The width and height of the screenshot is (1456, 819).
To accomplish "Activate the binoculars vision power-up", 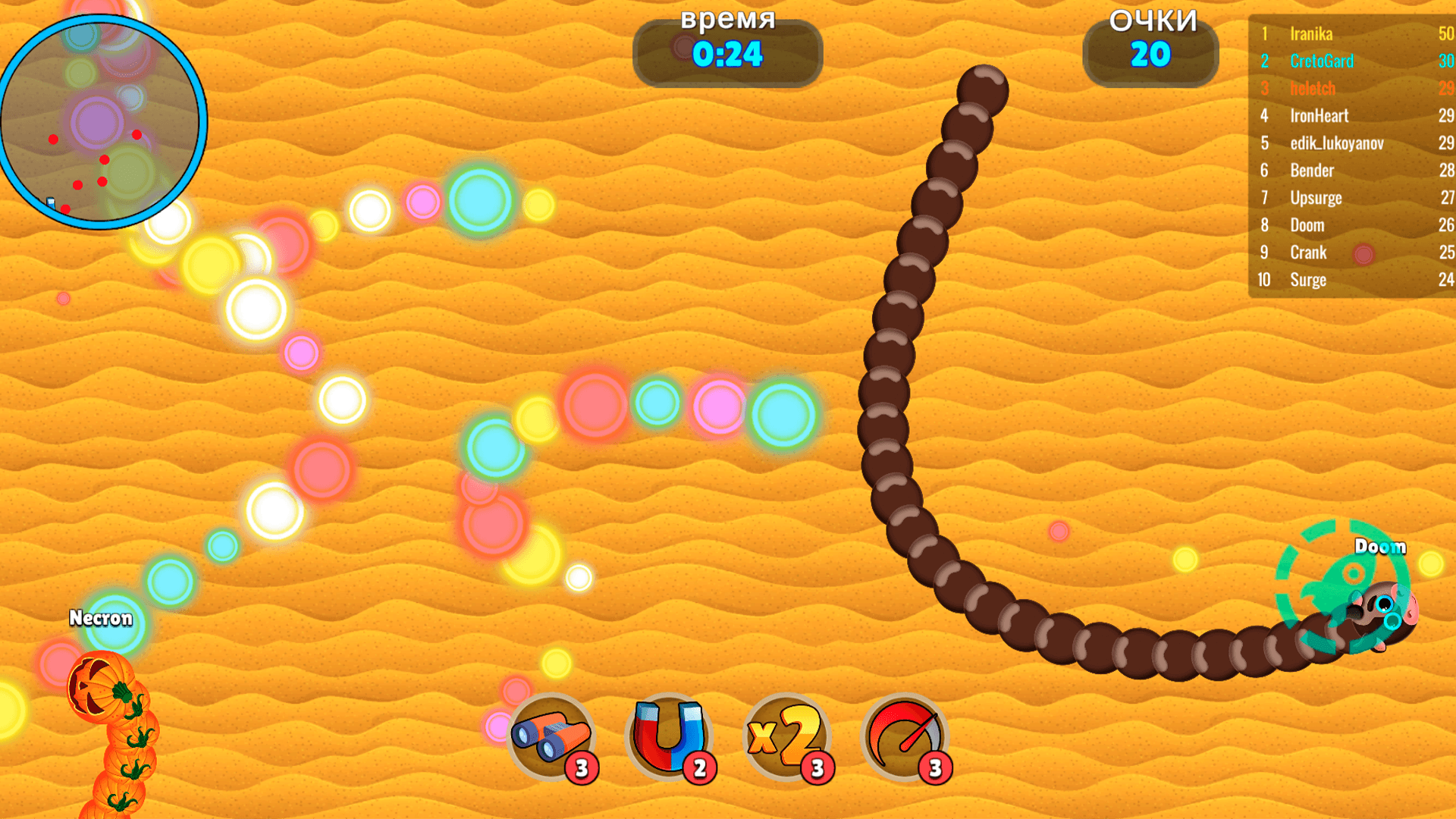I will click(x=553, y=734).
